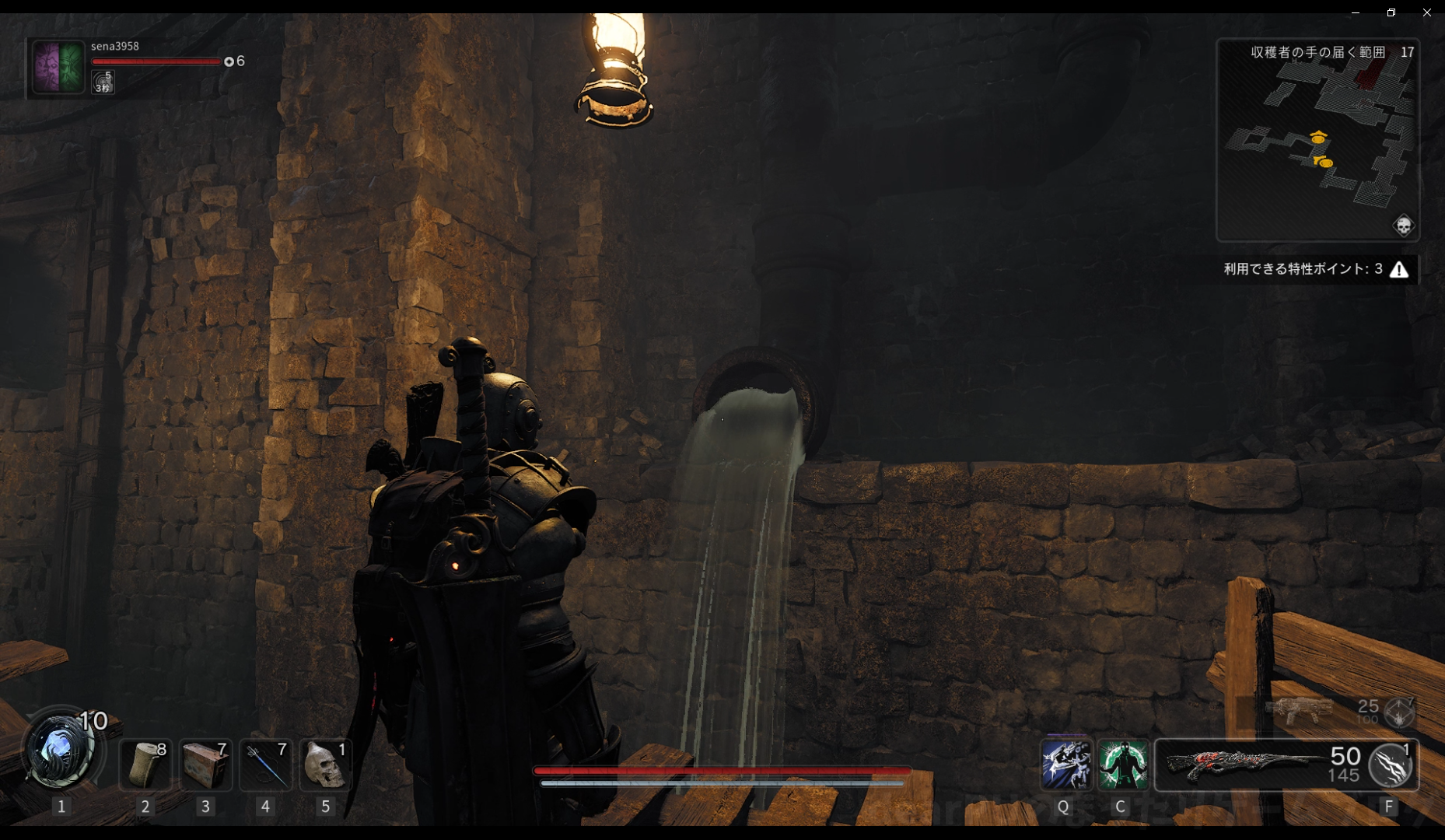
Task: Click the faded secondary weapon mod icon
Action: point(1399,712)
